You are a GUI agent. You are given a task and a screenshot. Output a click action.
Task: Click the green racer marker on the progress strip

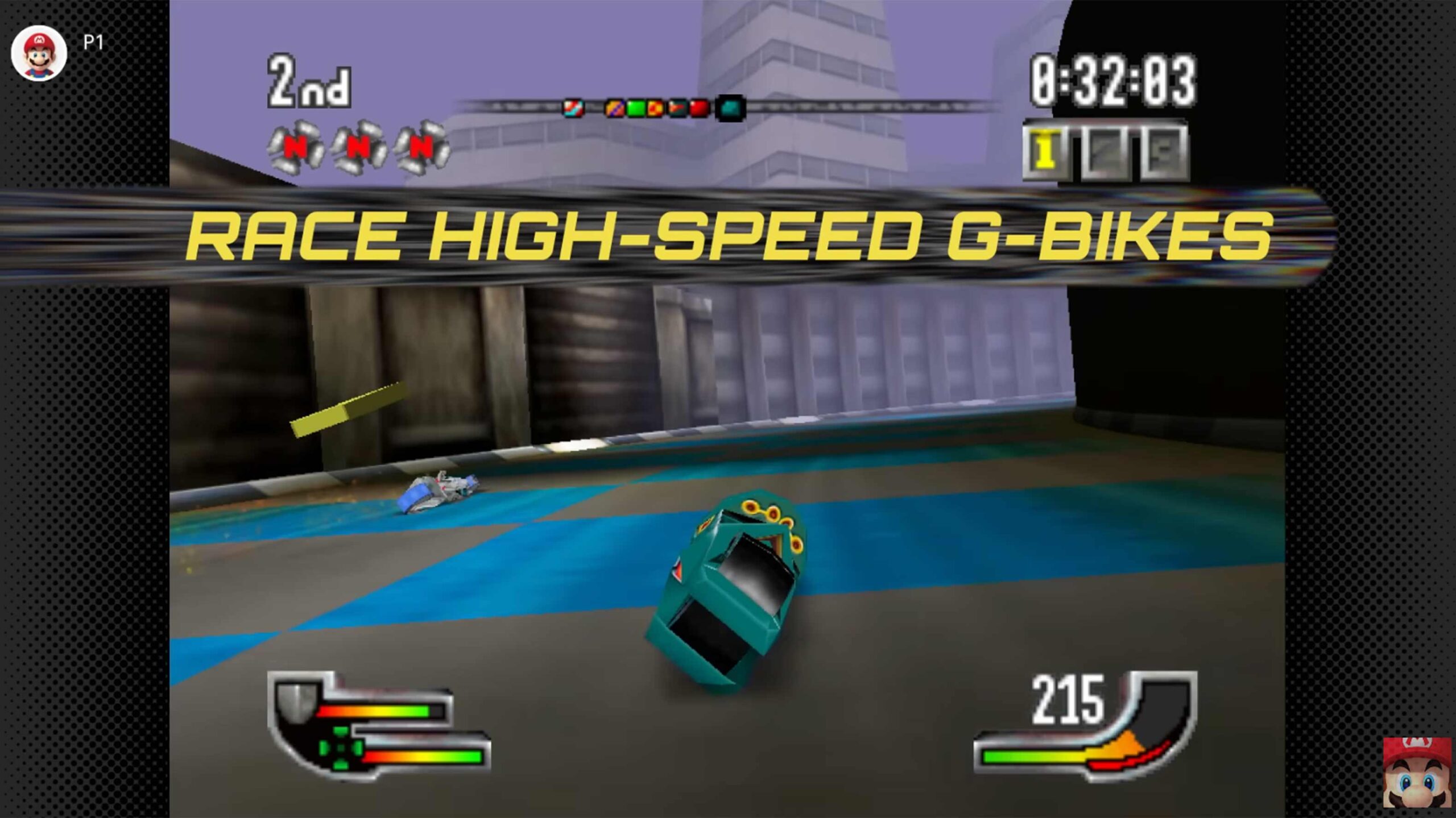pos(636,108)
